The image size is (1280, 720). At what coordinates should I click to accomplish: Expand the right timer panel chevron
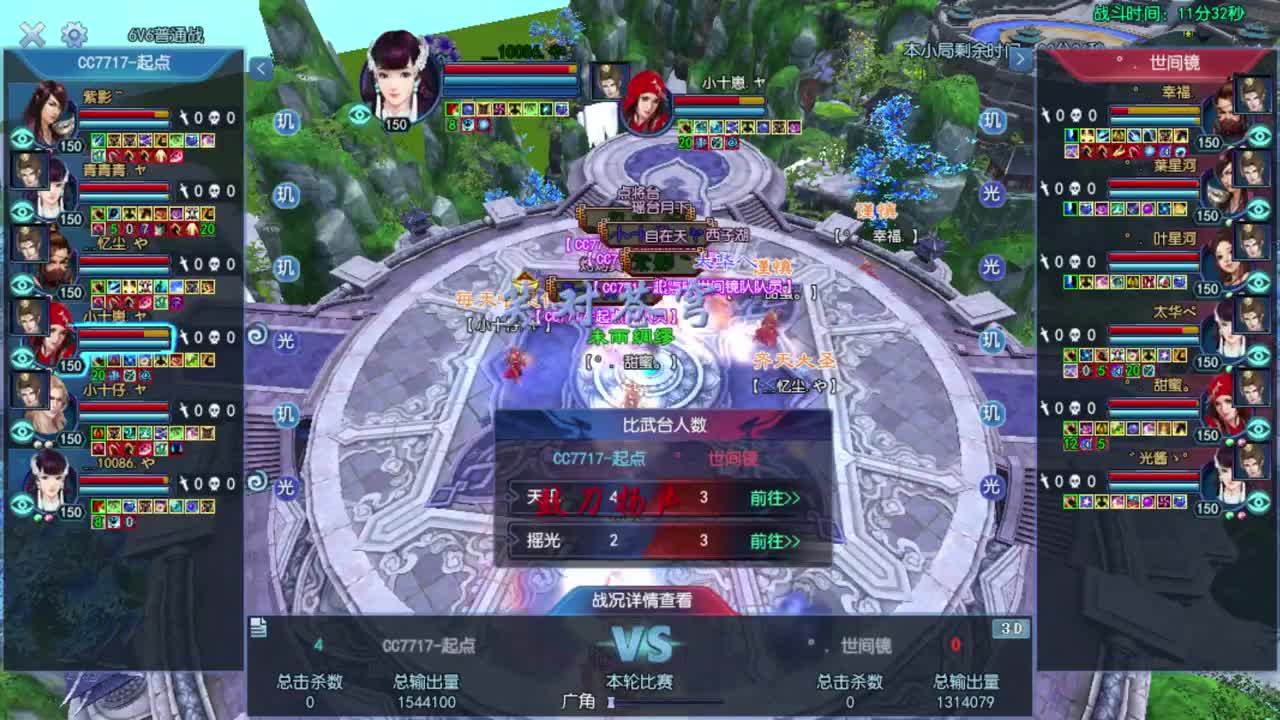tap(1022, 57)
